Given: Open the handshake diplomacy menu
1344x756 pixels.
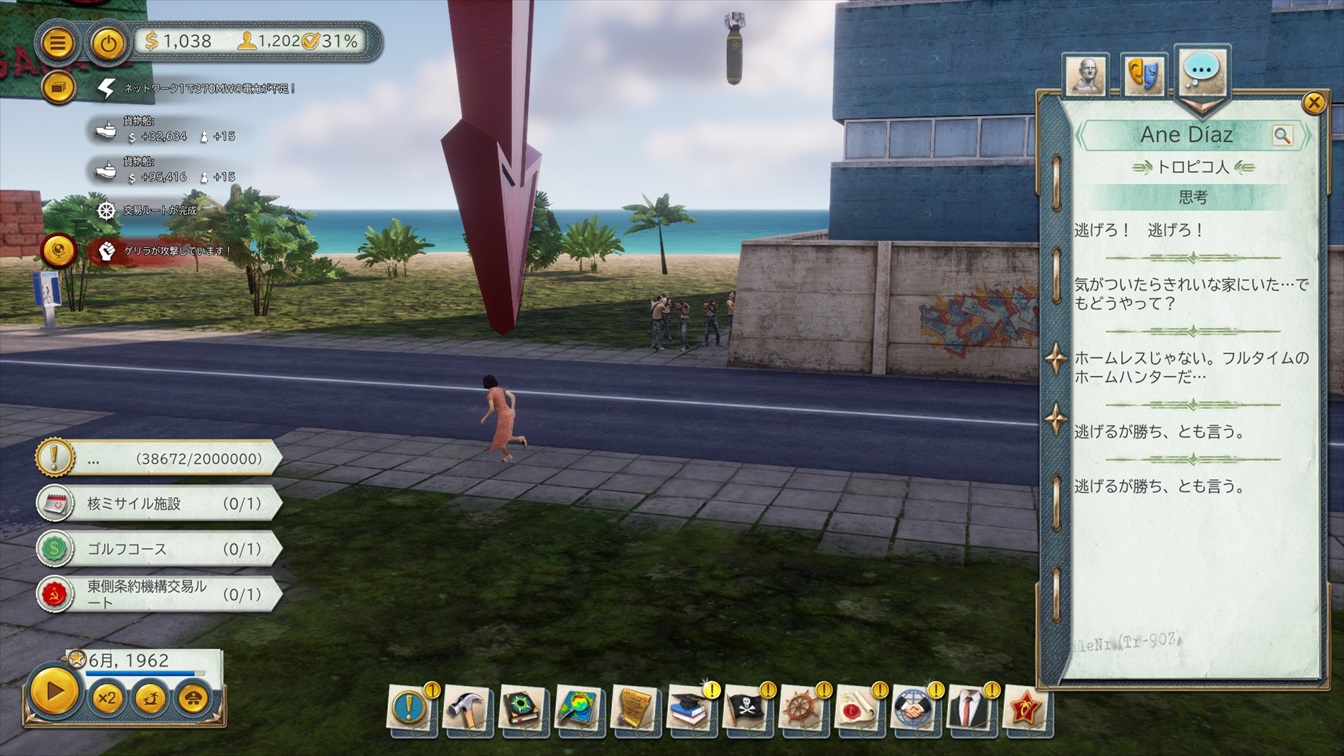Looking at the screenshot, I should (x=913, y=708).
